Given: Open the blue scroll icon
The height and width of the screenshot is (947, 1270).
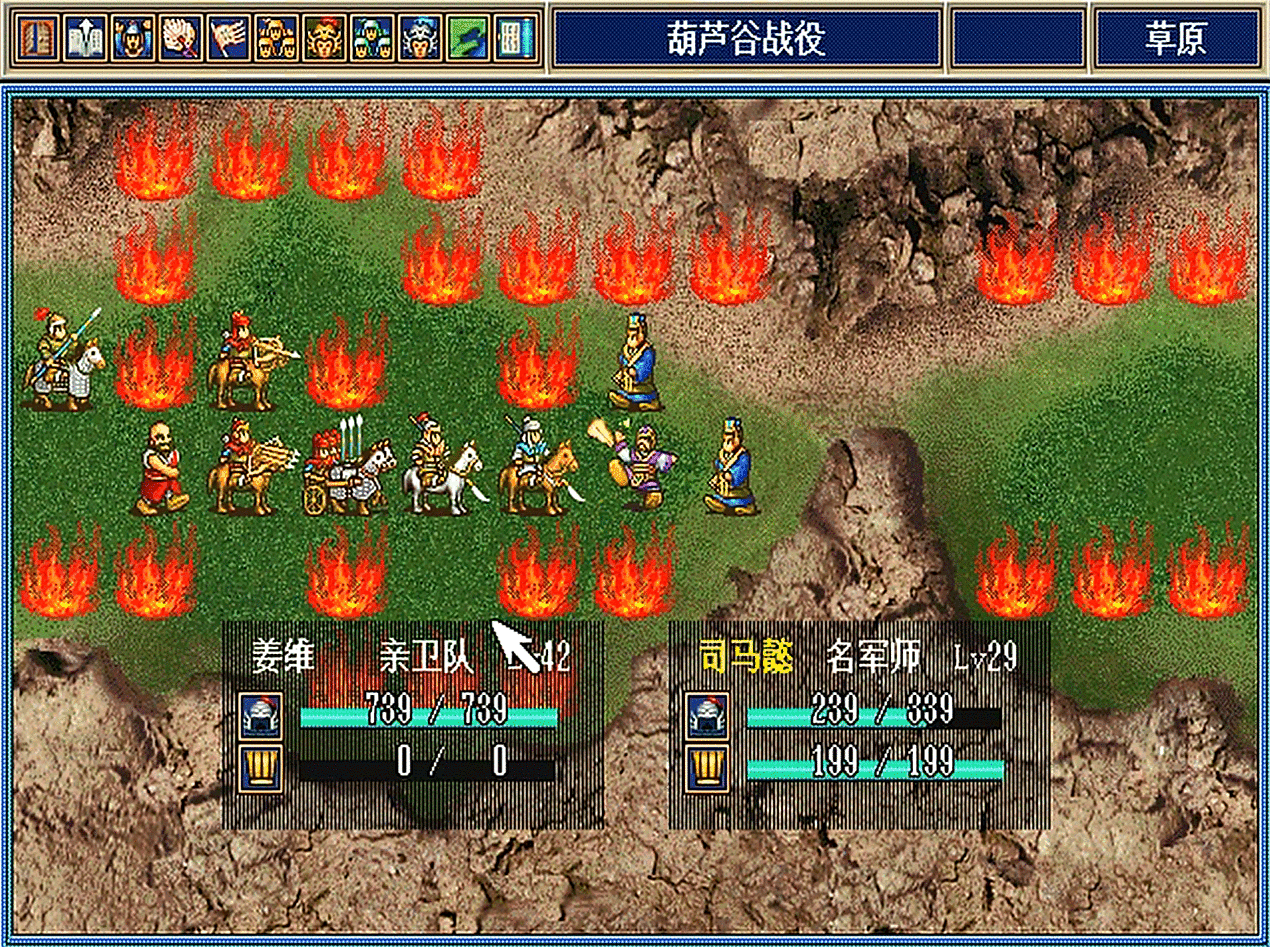Looking at the screenshot, I should (514, 38).
